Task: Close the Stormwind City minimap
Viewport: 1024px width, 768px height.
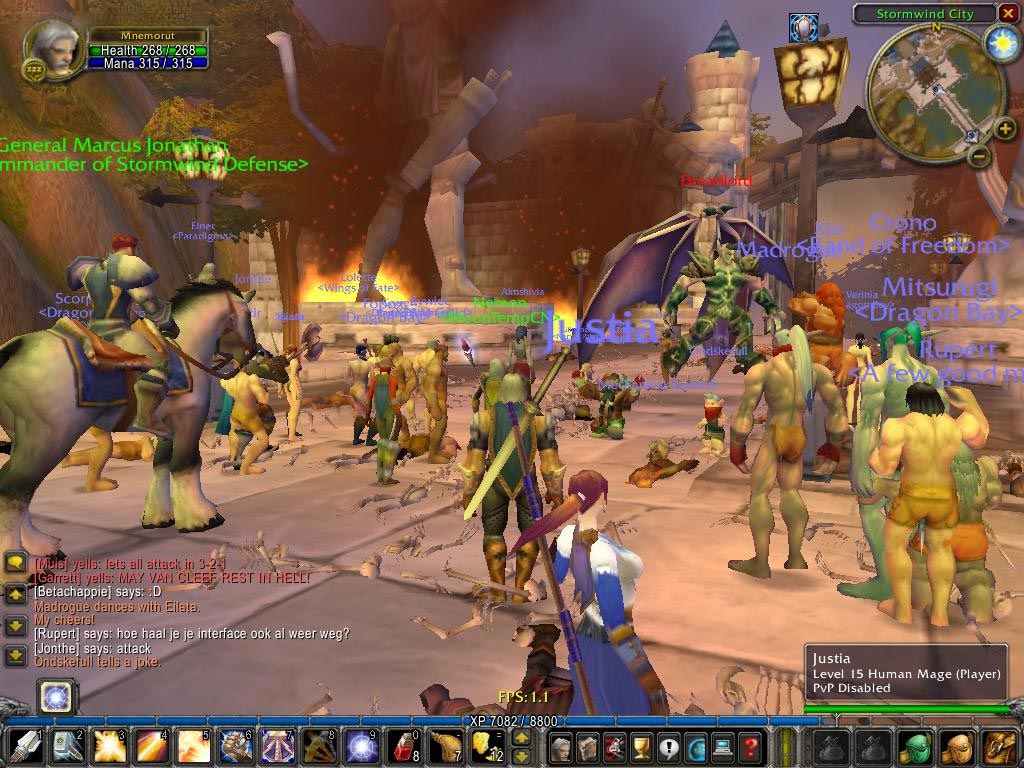Action: pos(1007,13)
